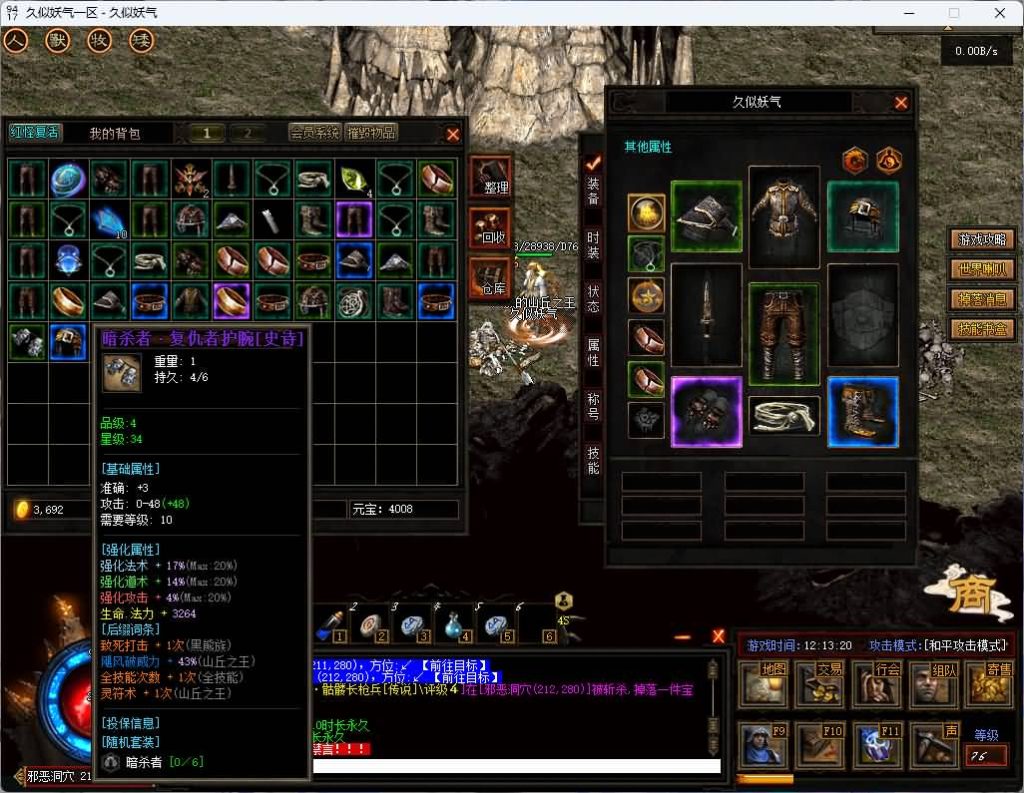Close the character equipment panel
Viewport: 1024px width, 793px height.
tap(901, 103)
